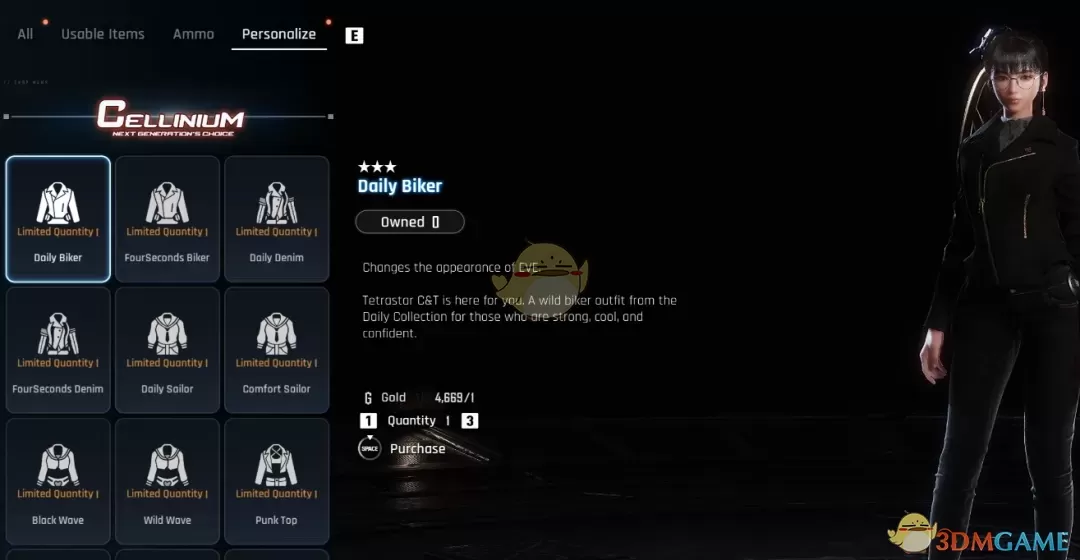
Task: Purchase the Daily Biker outfit
Action: coord(416,449)
